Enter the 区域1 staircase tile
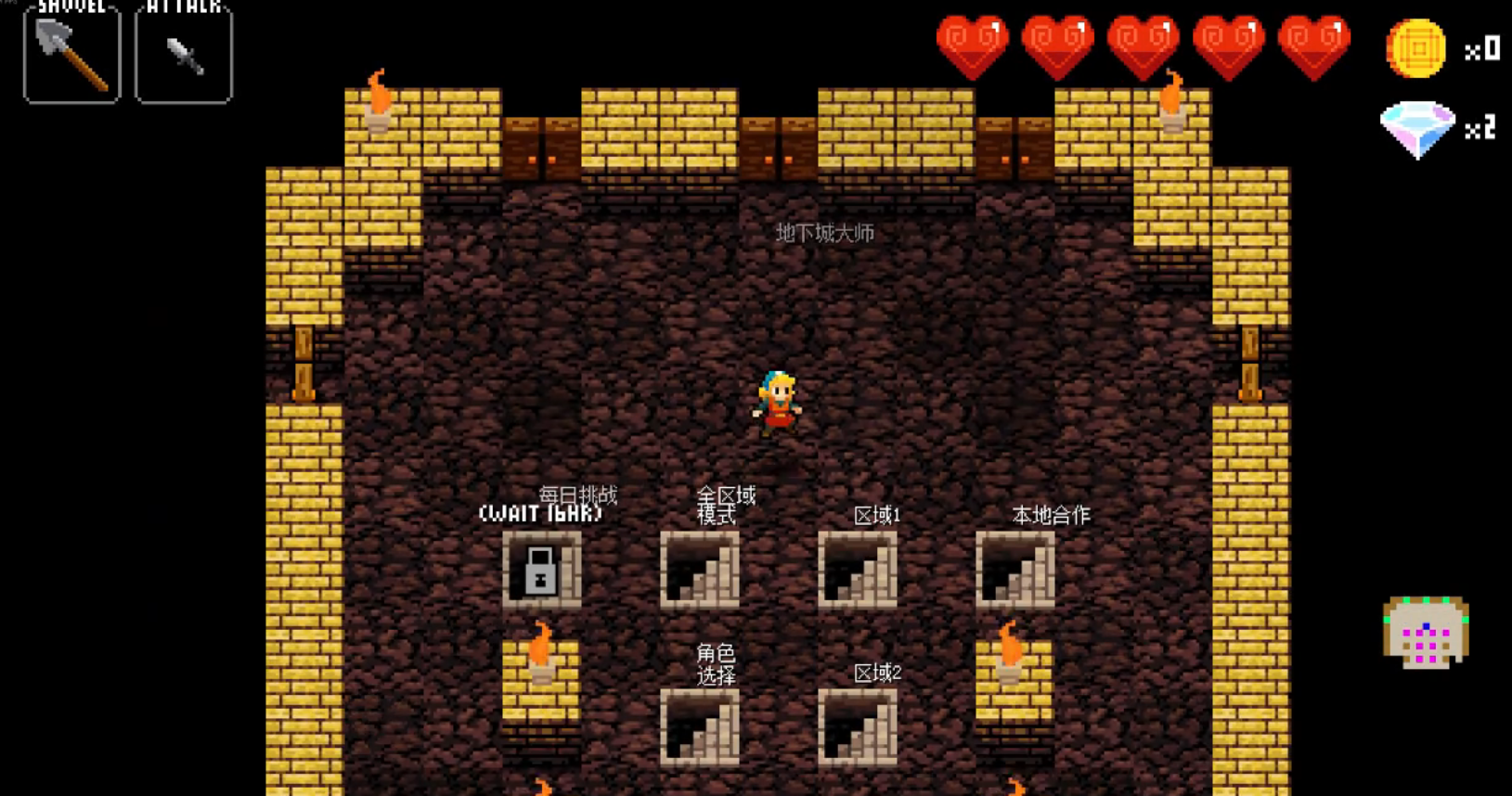This screenshot has width=1512, height=796. [x=858, y=570]
